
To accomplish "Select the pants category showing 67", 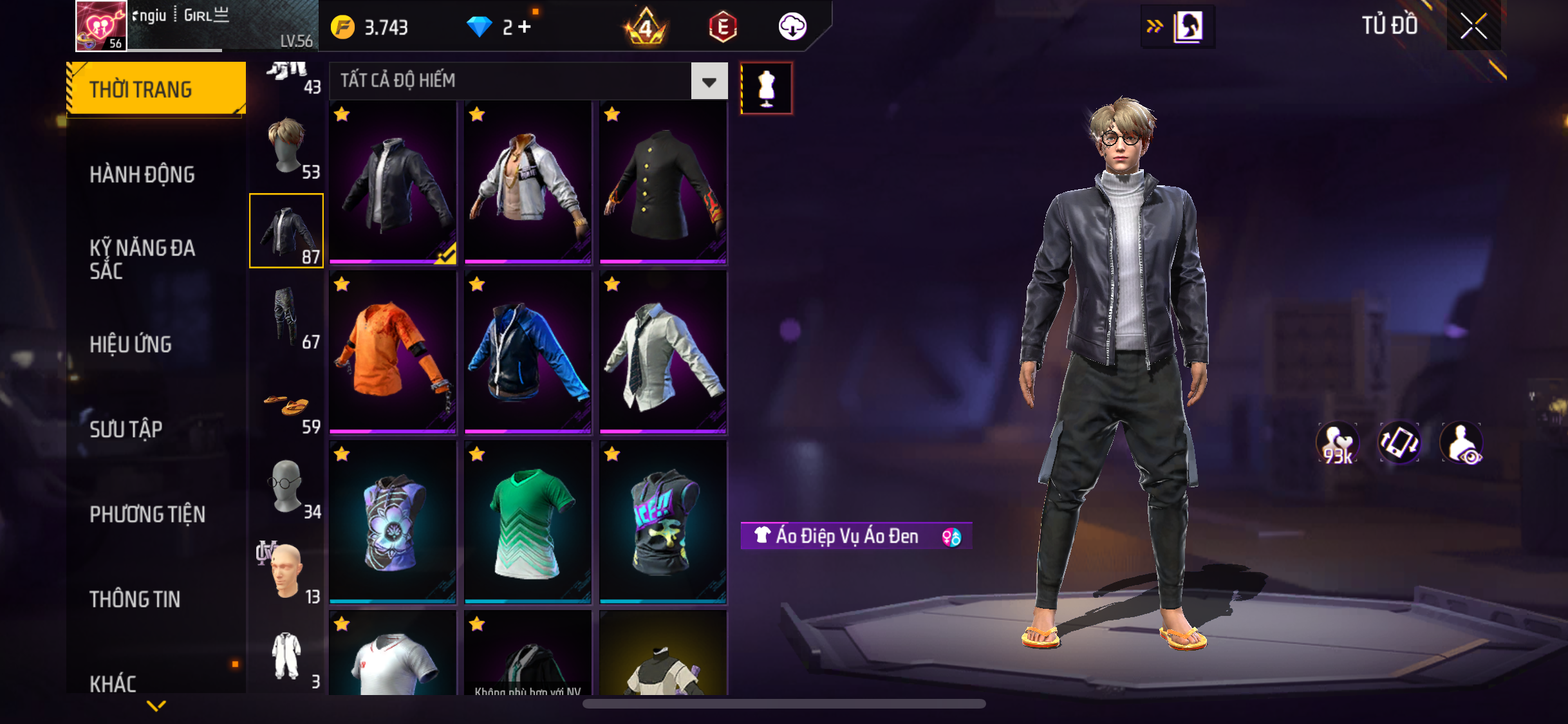I will [286, 317].
